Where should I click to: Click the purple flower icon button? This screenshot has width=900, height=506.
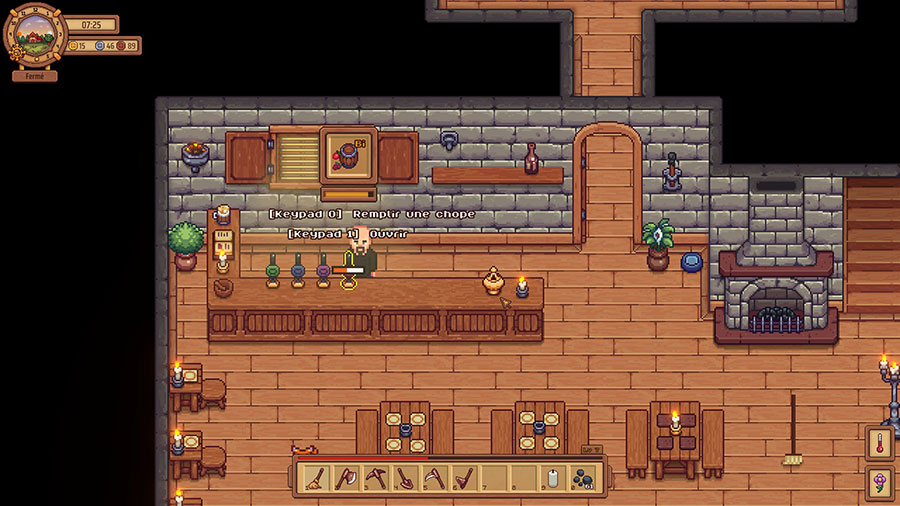point(880,483)
